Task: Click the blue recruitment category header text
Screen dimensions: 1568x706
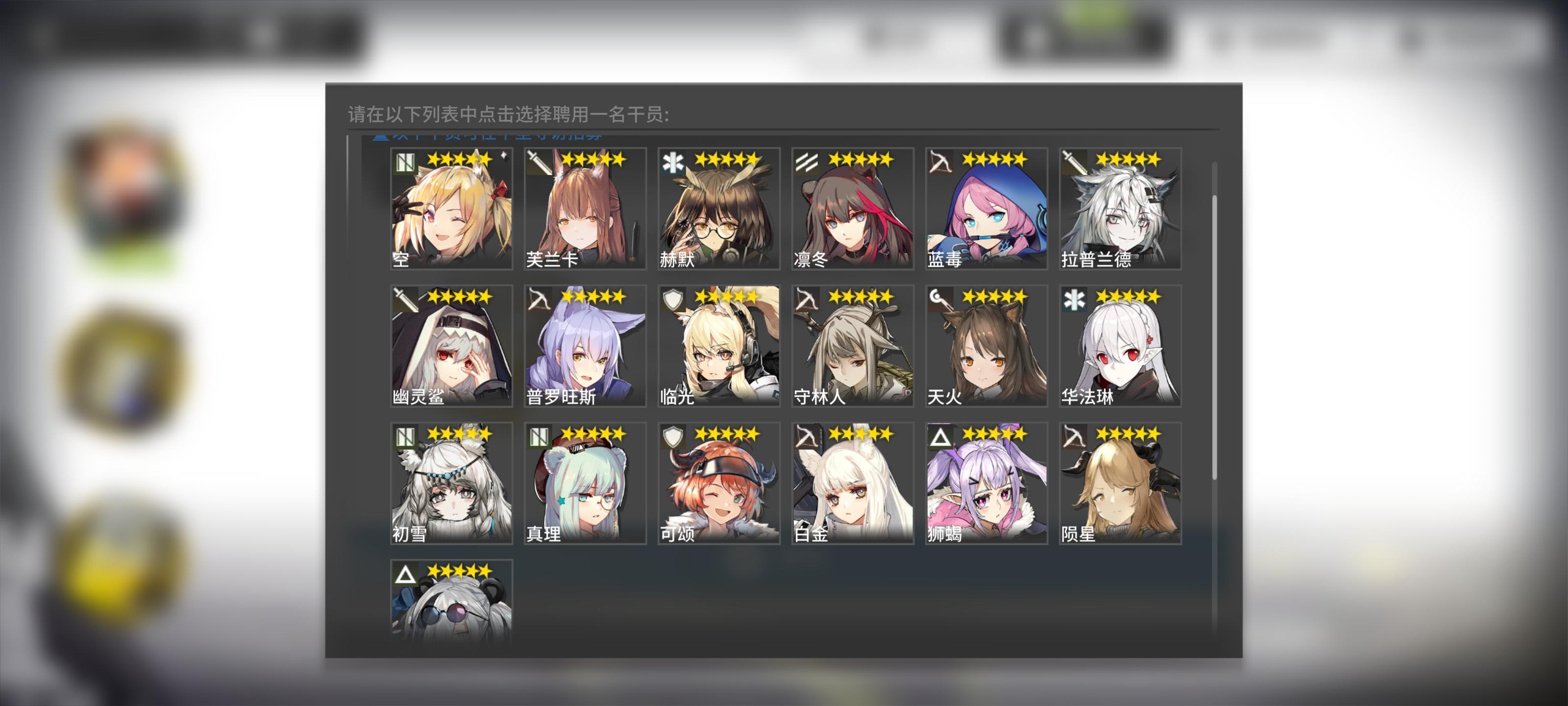Action: coord(487,135)
